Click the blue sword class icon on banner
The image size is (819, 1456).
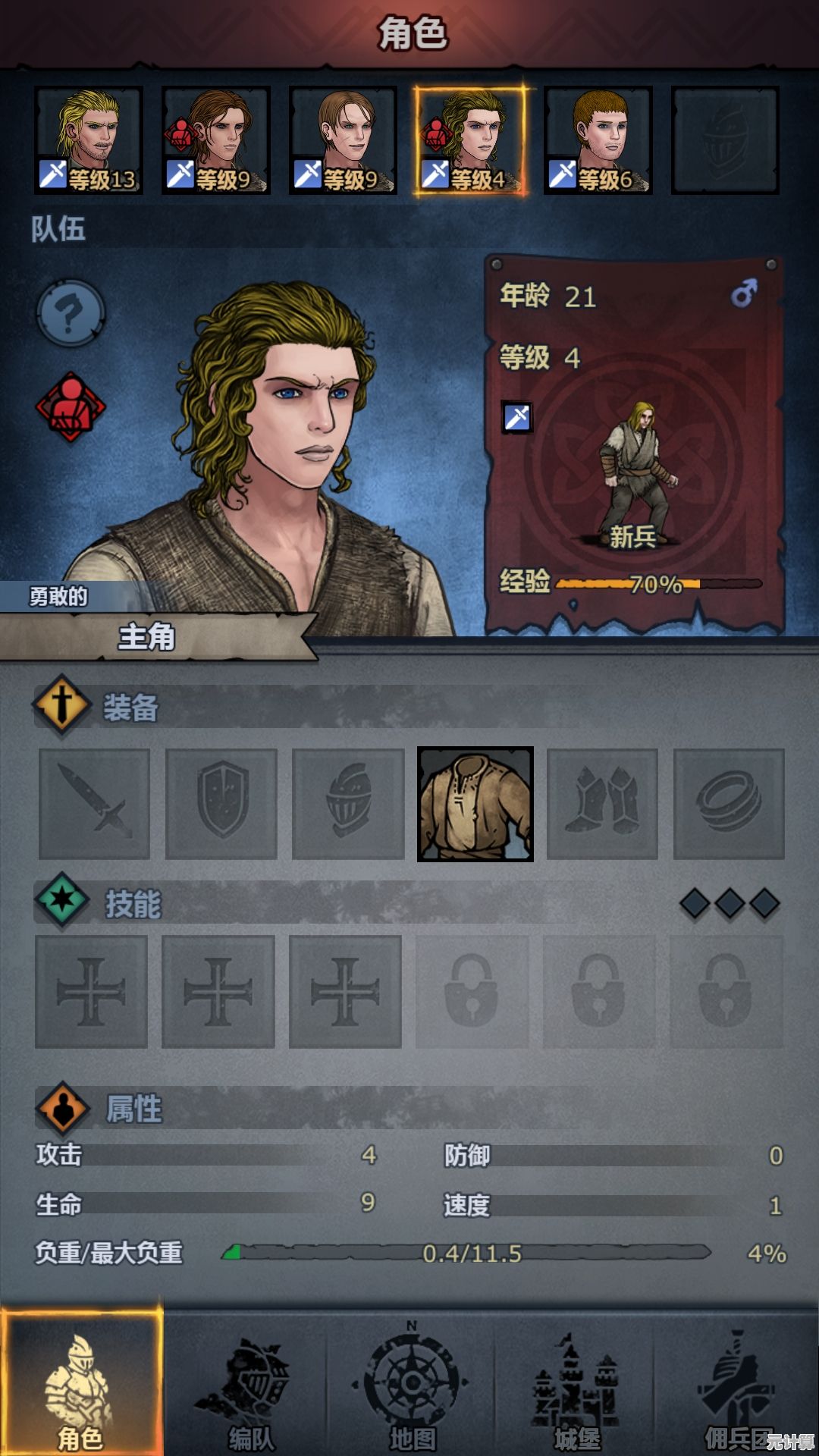[517, 417]
